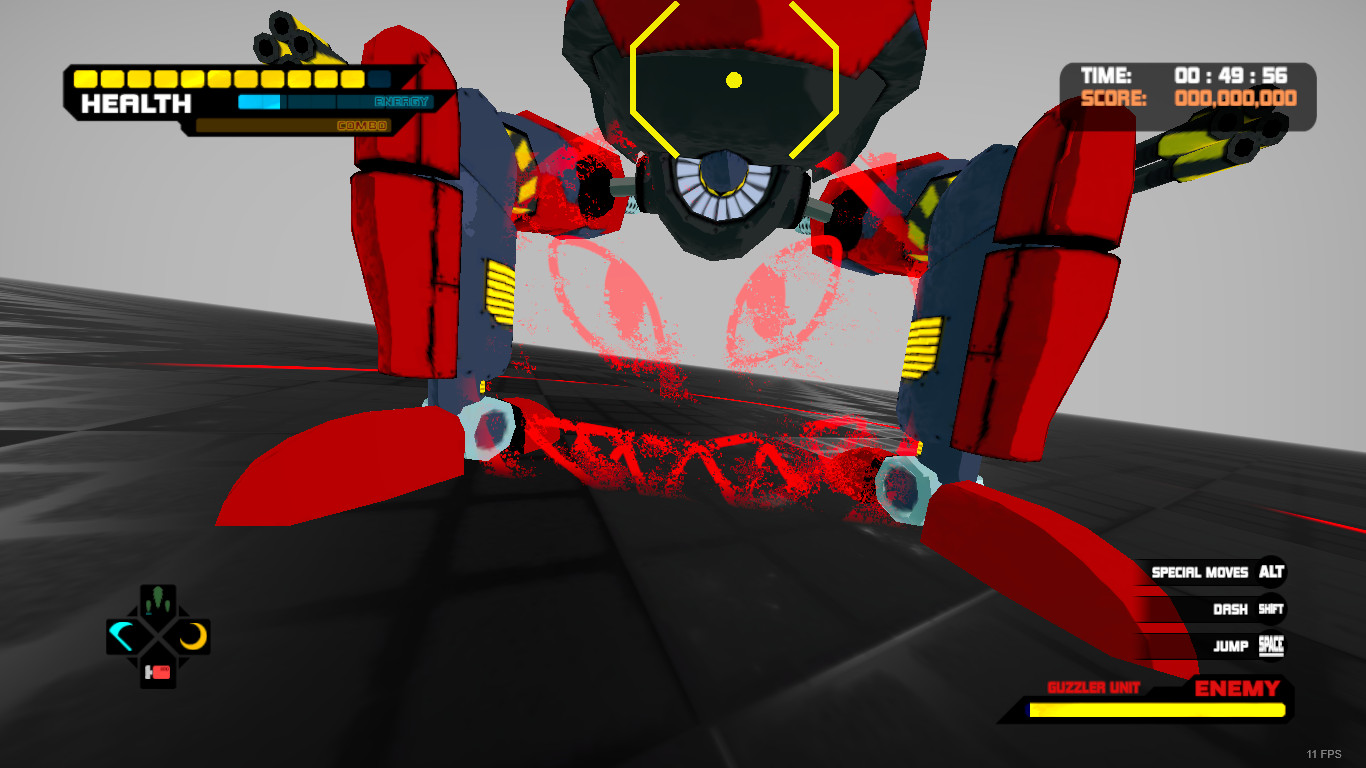Select the yellow crescent moon ability icon
The width and height of the screenshot is (1366, 768).
coord(194,634)
